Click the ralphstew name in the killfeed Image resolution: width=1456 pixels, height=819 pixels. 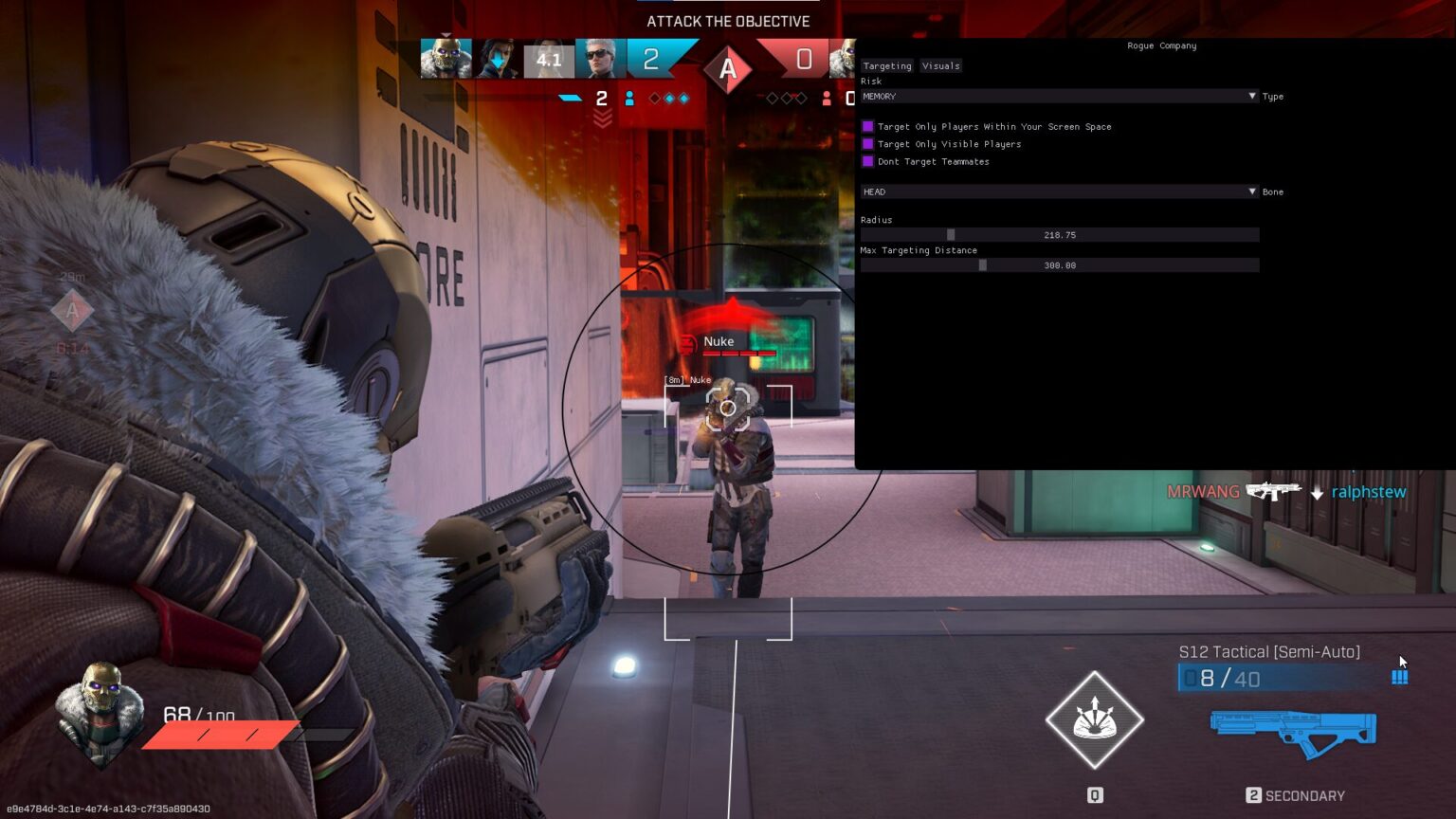click(x=1368, y=491)
